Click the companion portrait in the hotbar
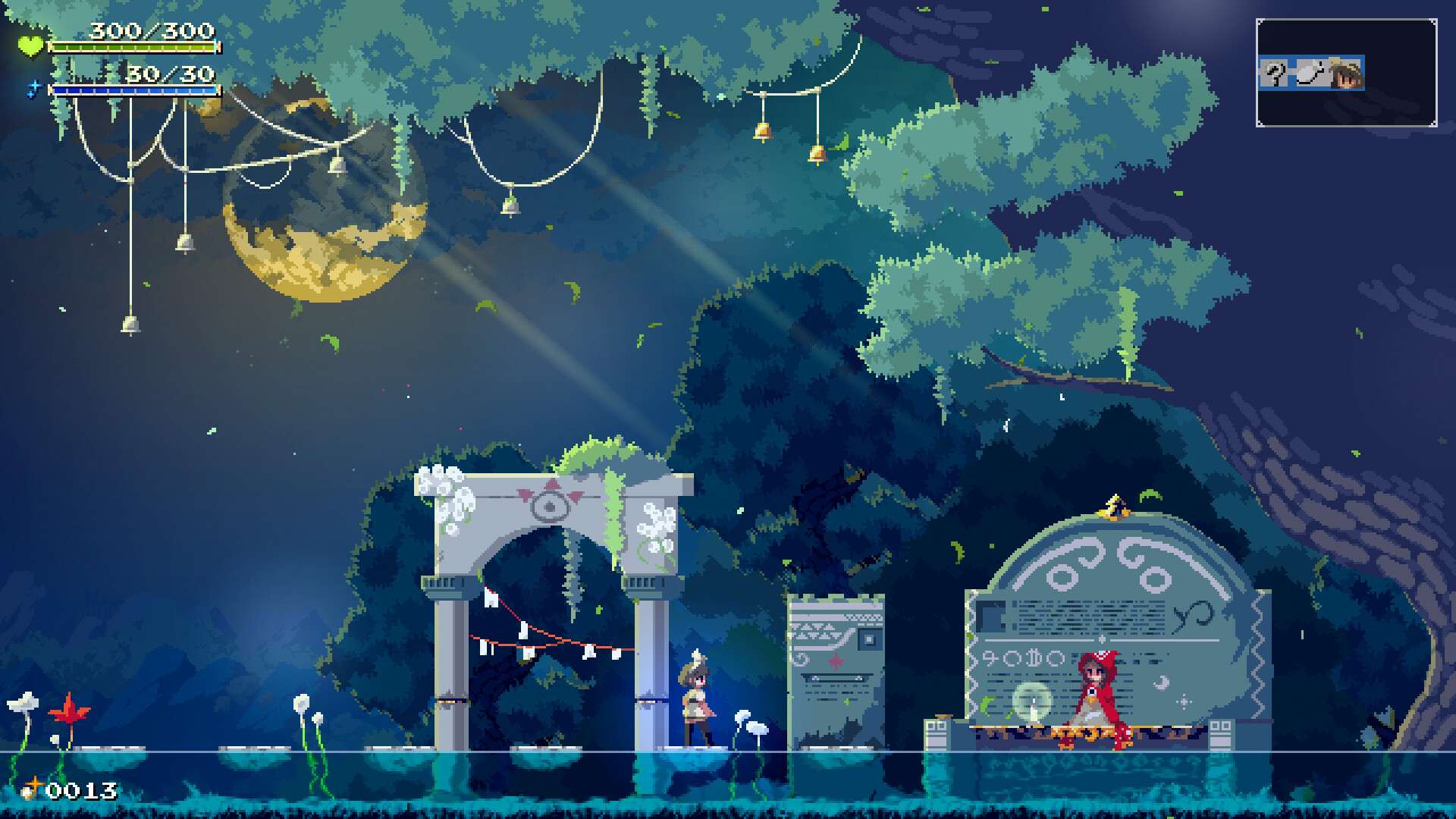 [1346, 73]
